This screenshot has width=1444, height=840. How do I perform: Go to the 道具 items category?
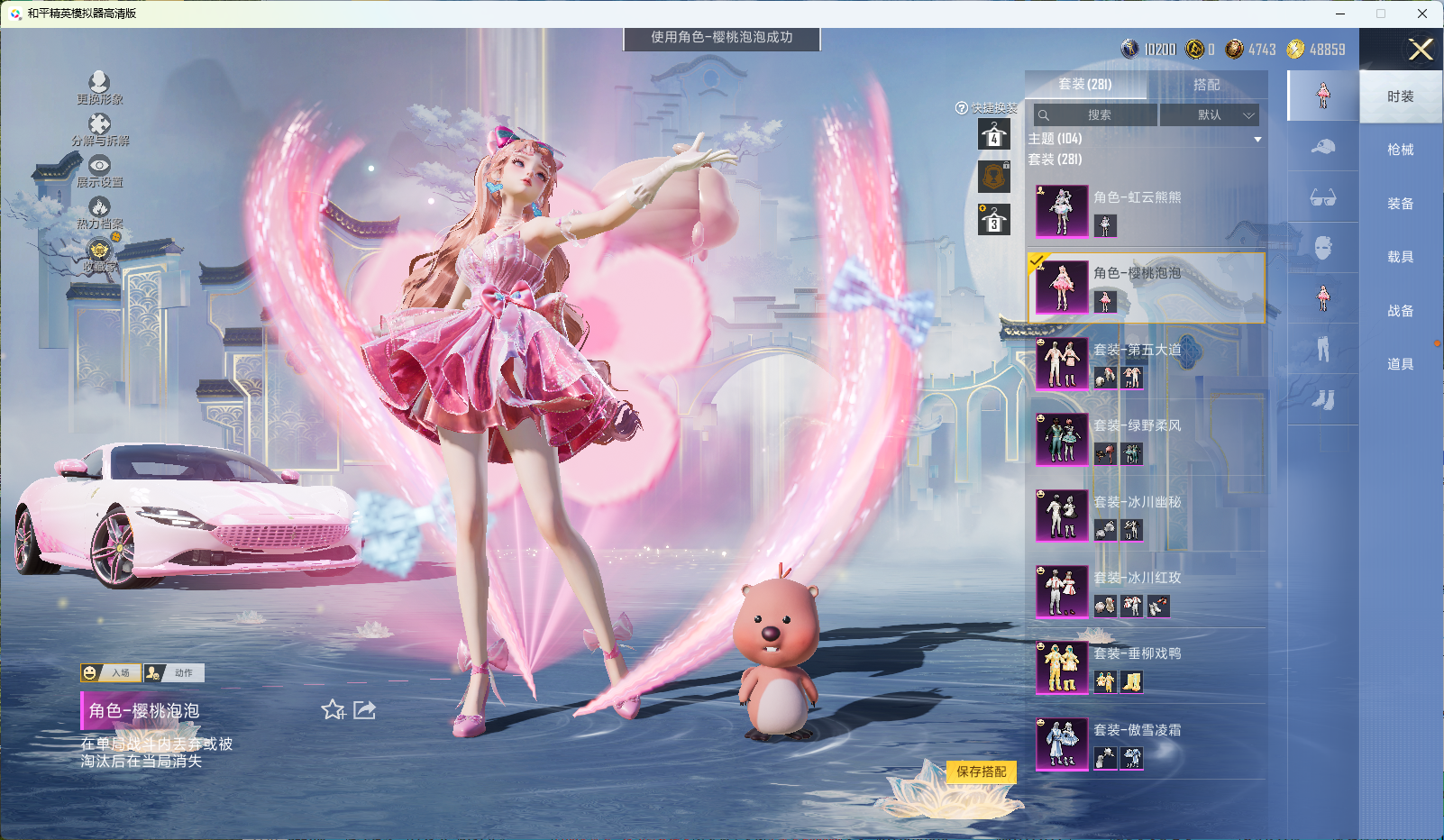click(1400, 364)
